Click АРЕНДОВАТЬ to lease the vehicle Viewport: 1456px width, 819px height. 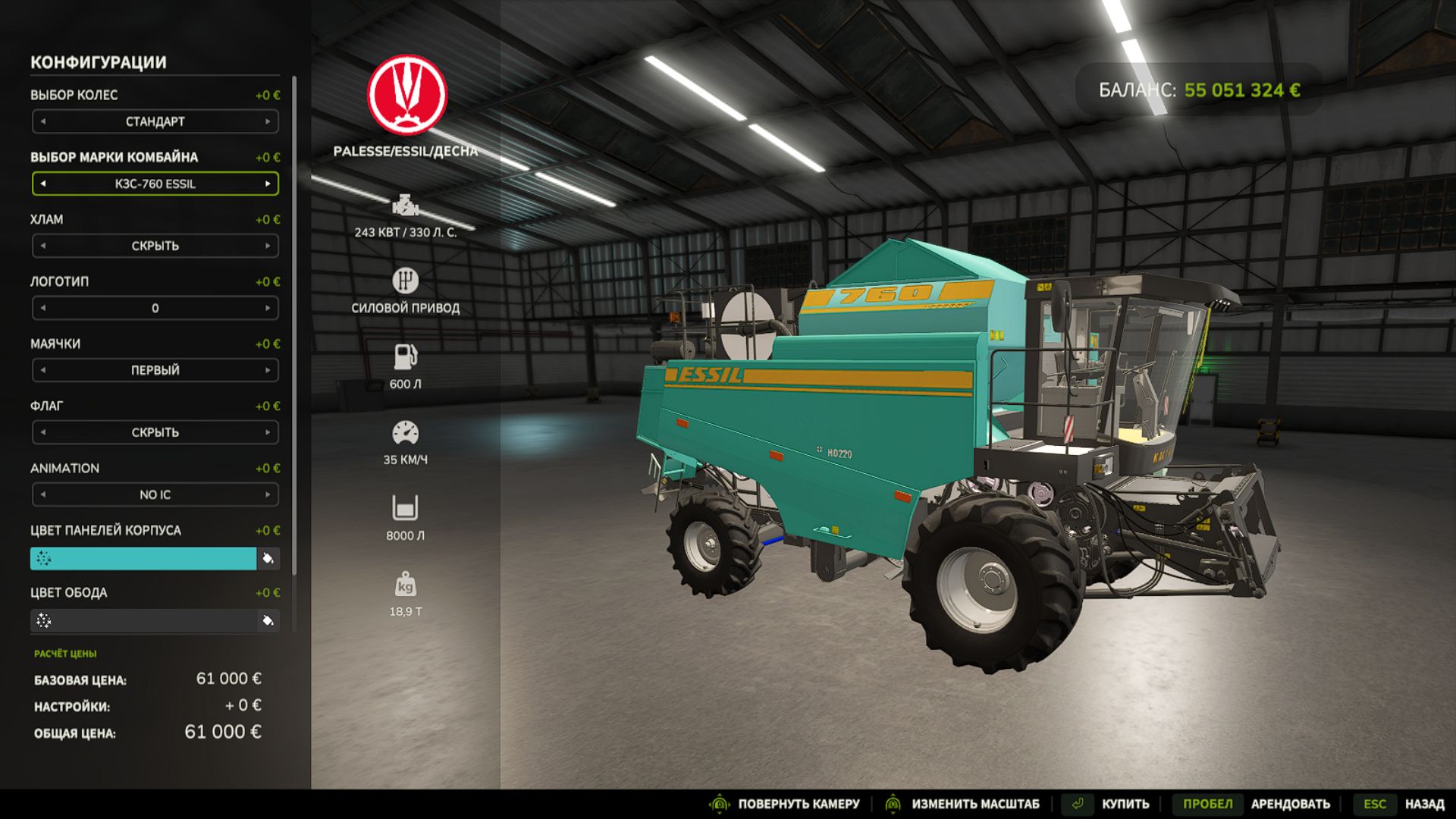[1291, 802]
